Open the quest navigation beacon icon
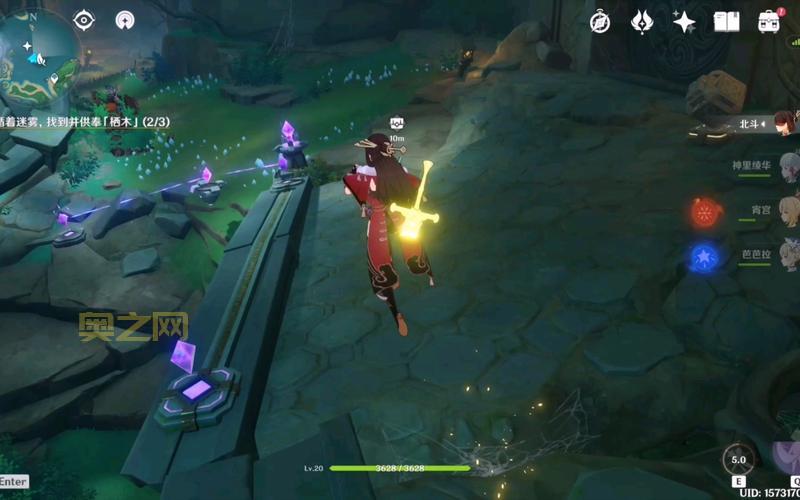The height and width of the screenshot is (500, 800). 125,20
